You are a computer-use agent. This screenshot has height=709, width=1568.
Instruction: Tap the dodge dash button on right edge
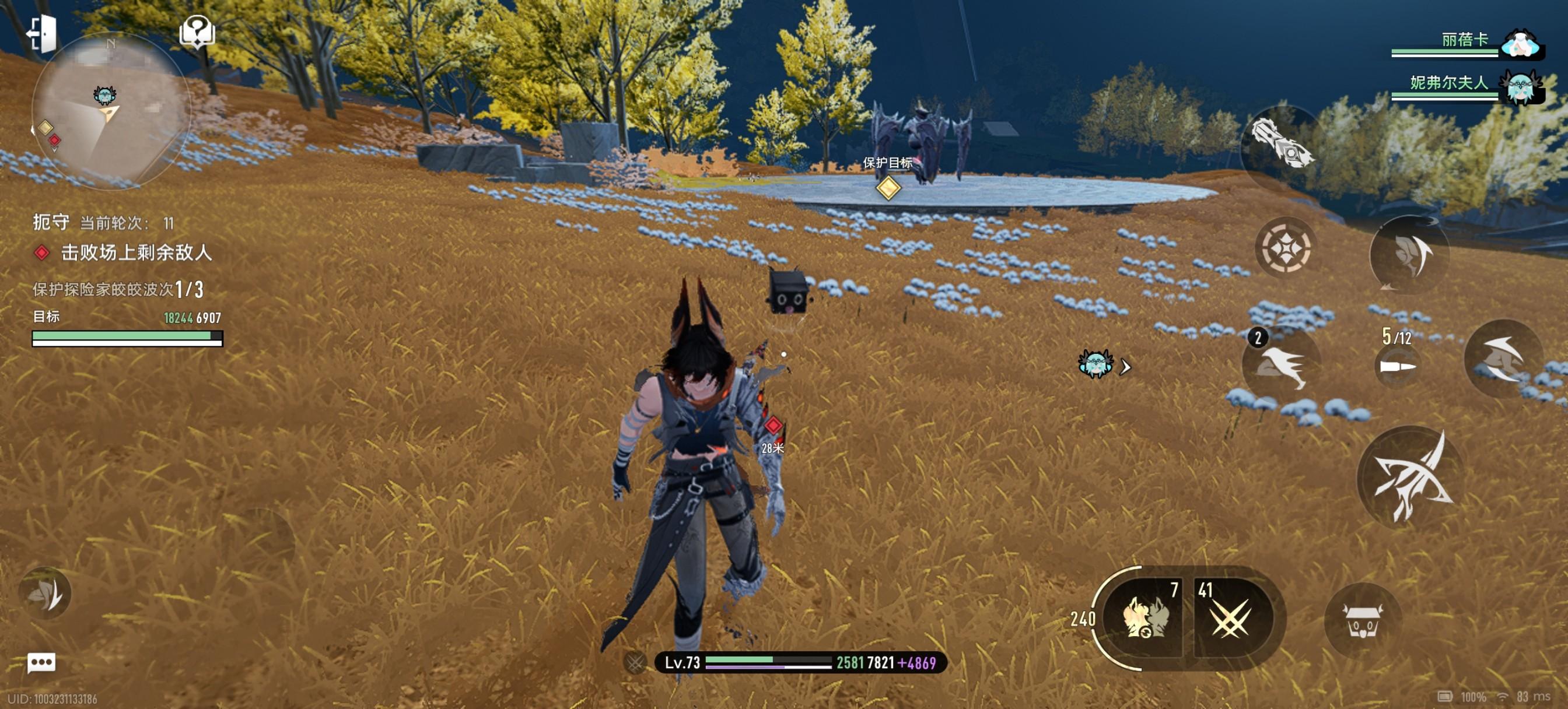click(1503, 358)
